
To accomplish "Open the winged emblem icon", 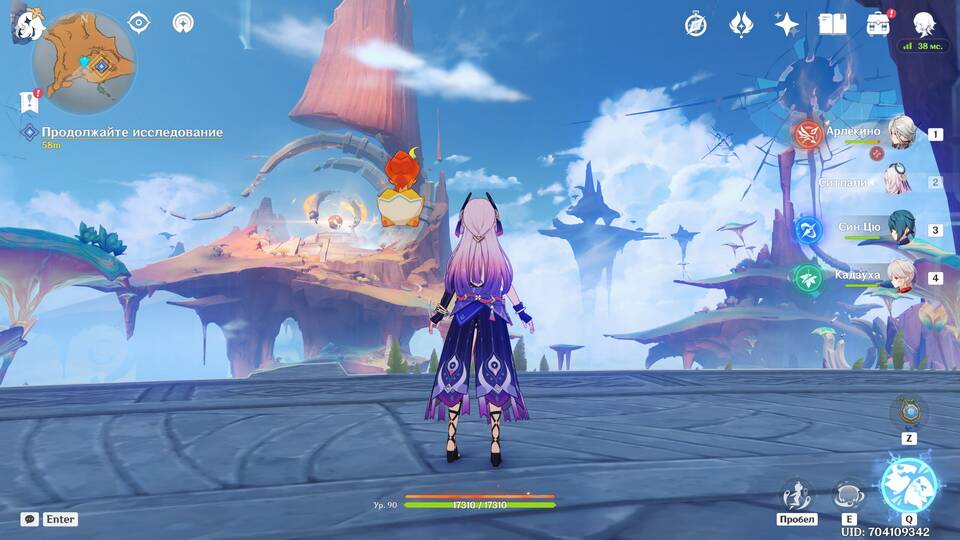I will [741, 25].
